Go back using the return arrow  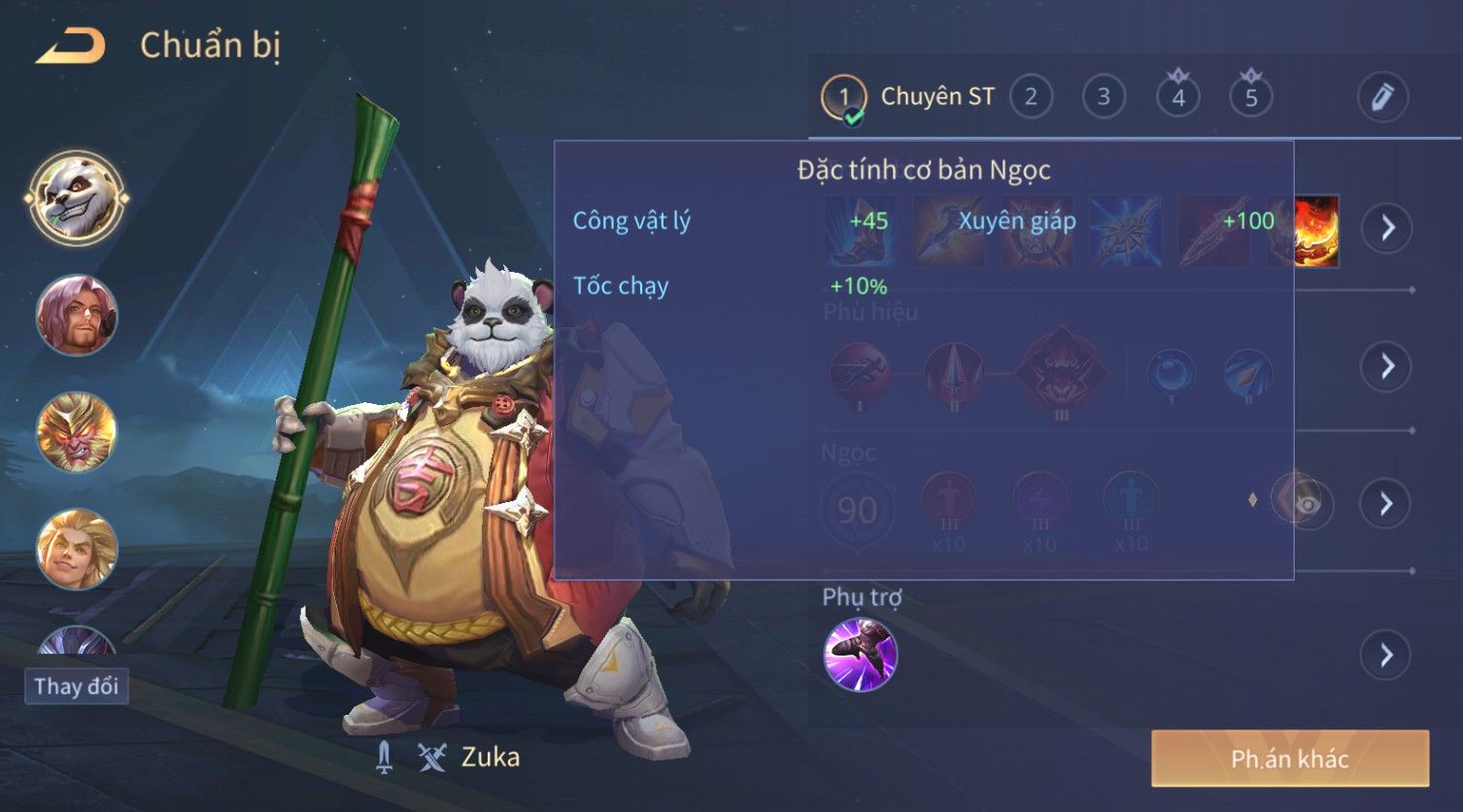(x=70, y=46)
